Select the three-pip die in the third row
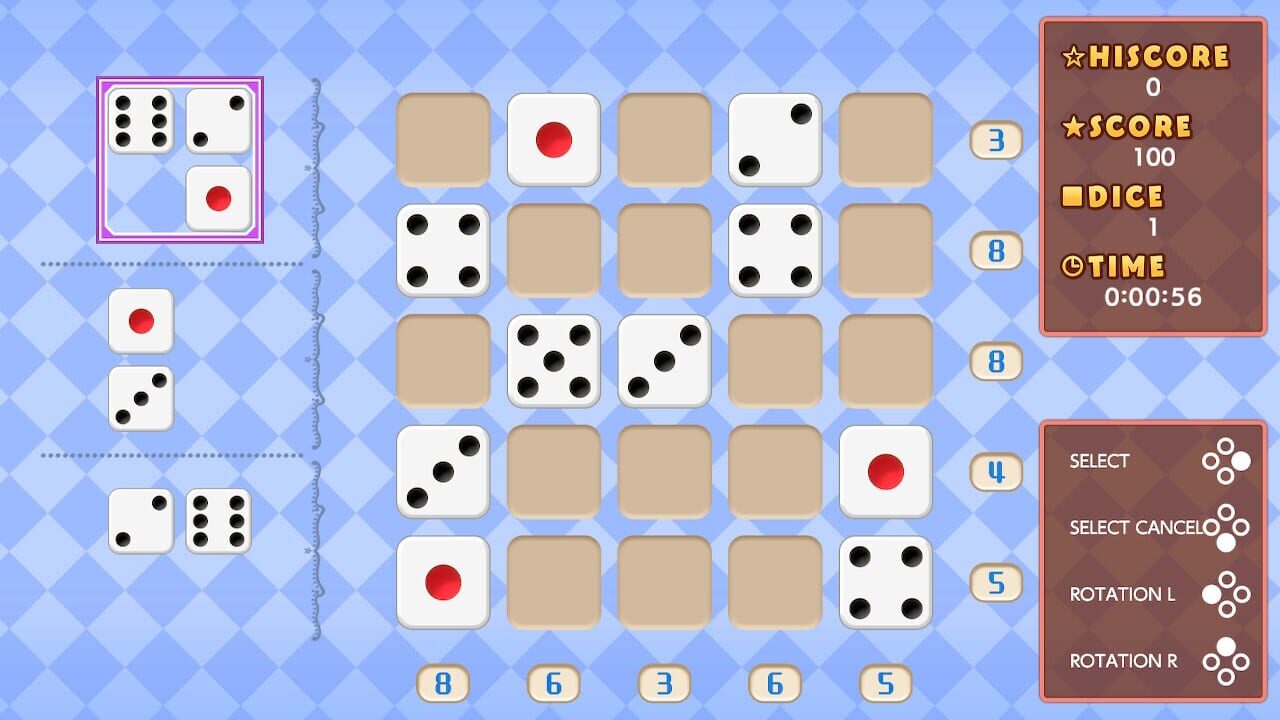Screen dimensions: 1280x720 click(663, 361)
